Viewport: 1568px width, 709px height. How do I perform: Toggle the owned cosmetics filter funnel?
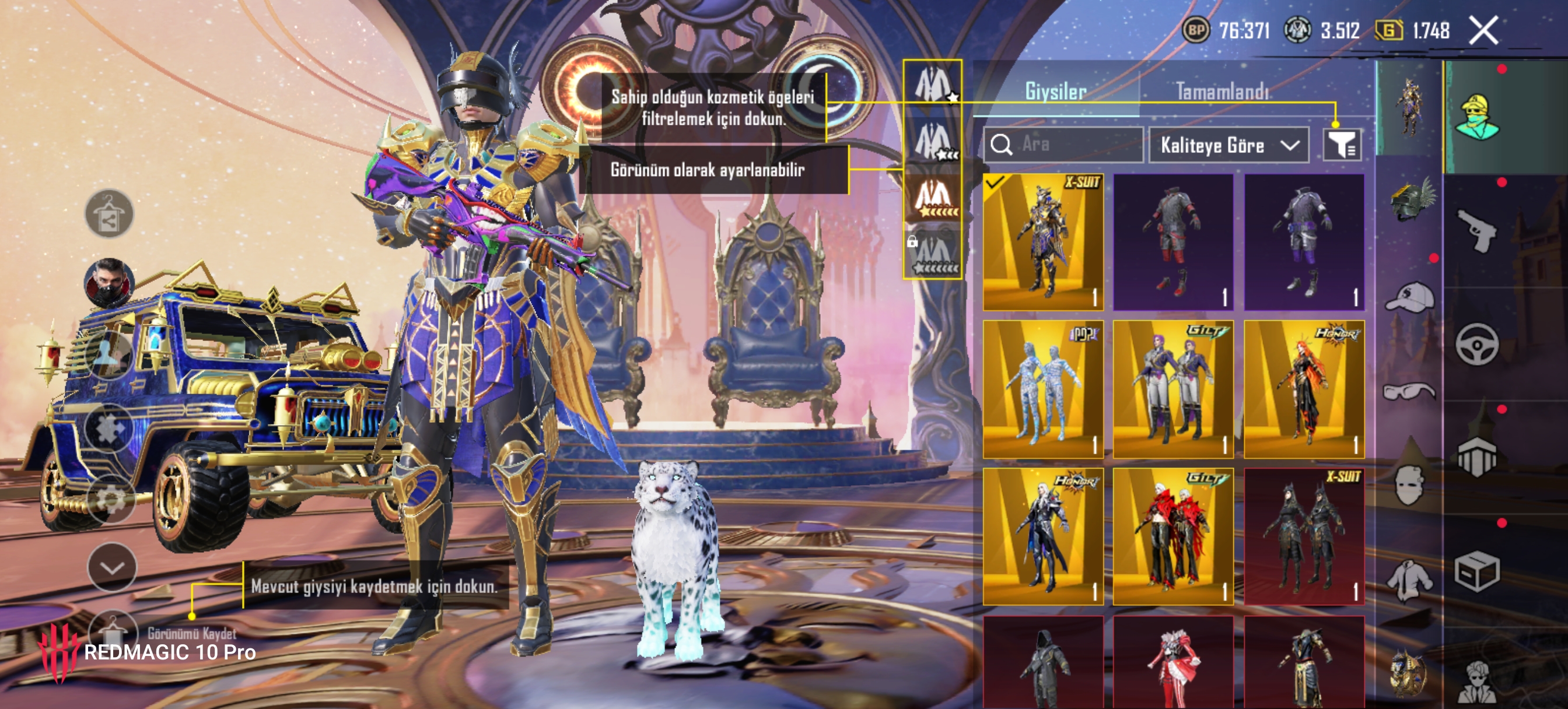(x=1342, y=145)
